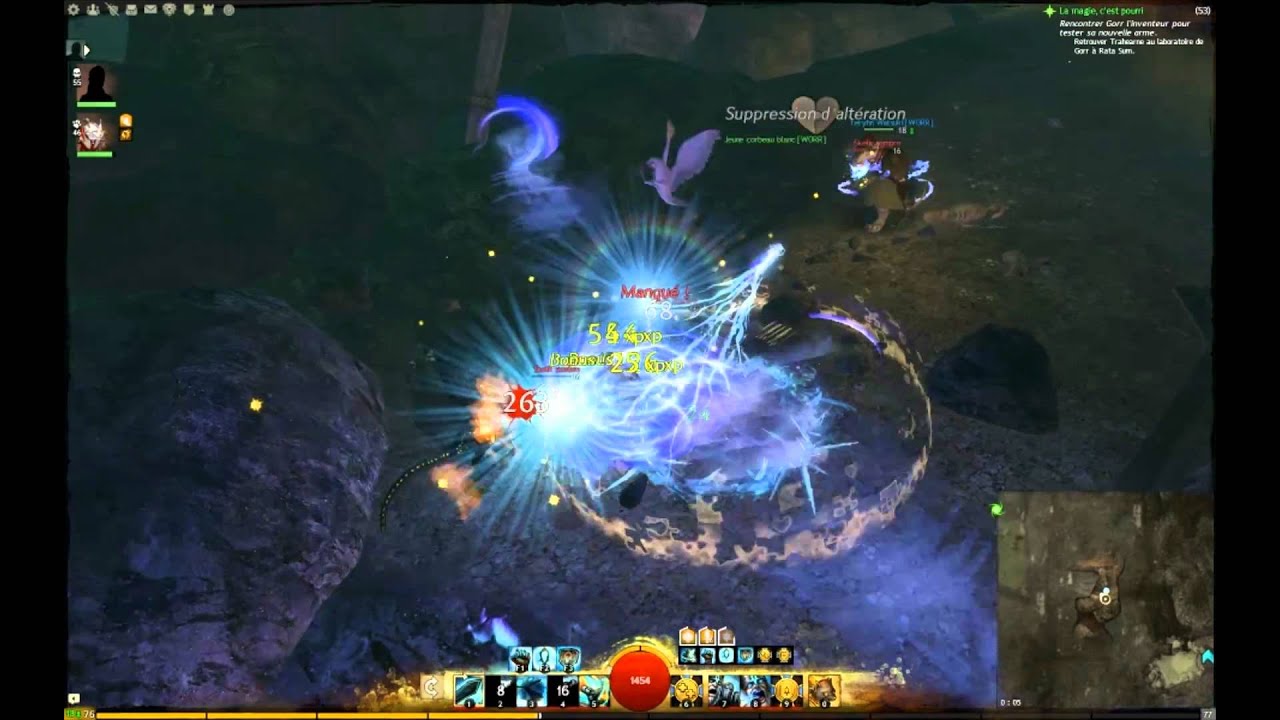This screenshot has width=1280, height=720.
Task: Open the game options gear icon
Action: click(x=74, y=12)
